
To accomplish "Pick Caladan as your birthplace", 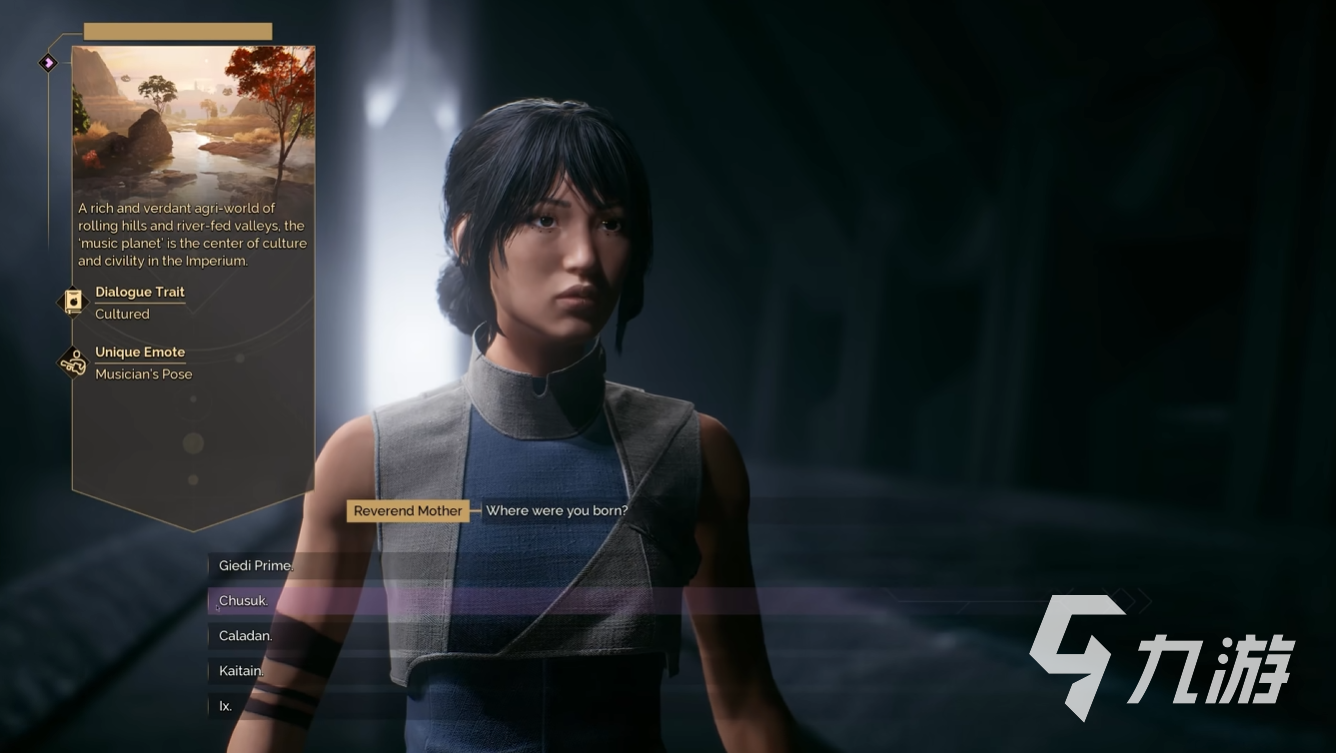I will [x=246, y=636].
